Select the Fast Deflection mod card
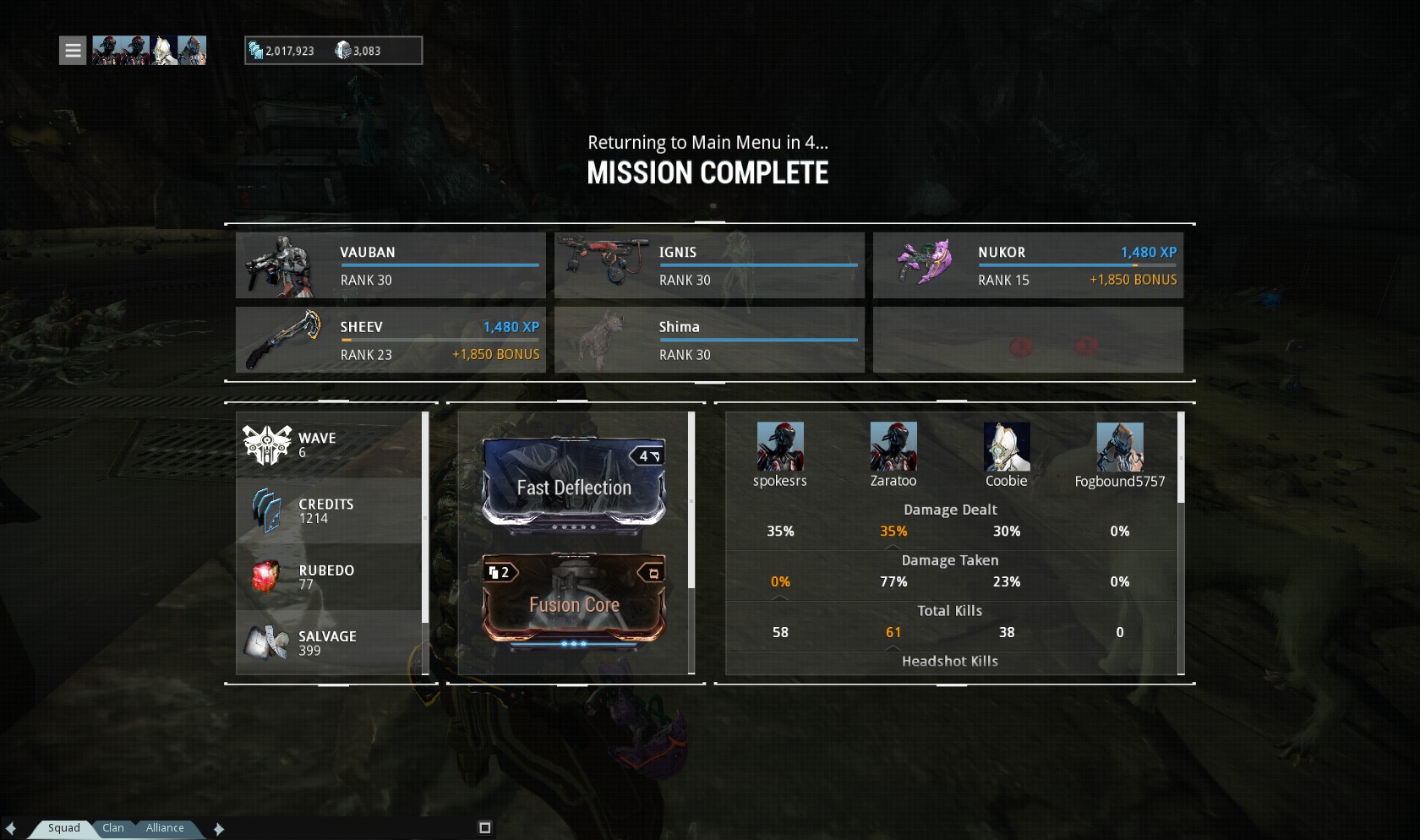 [574, 483]
